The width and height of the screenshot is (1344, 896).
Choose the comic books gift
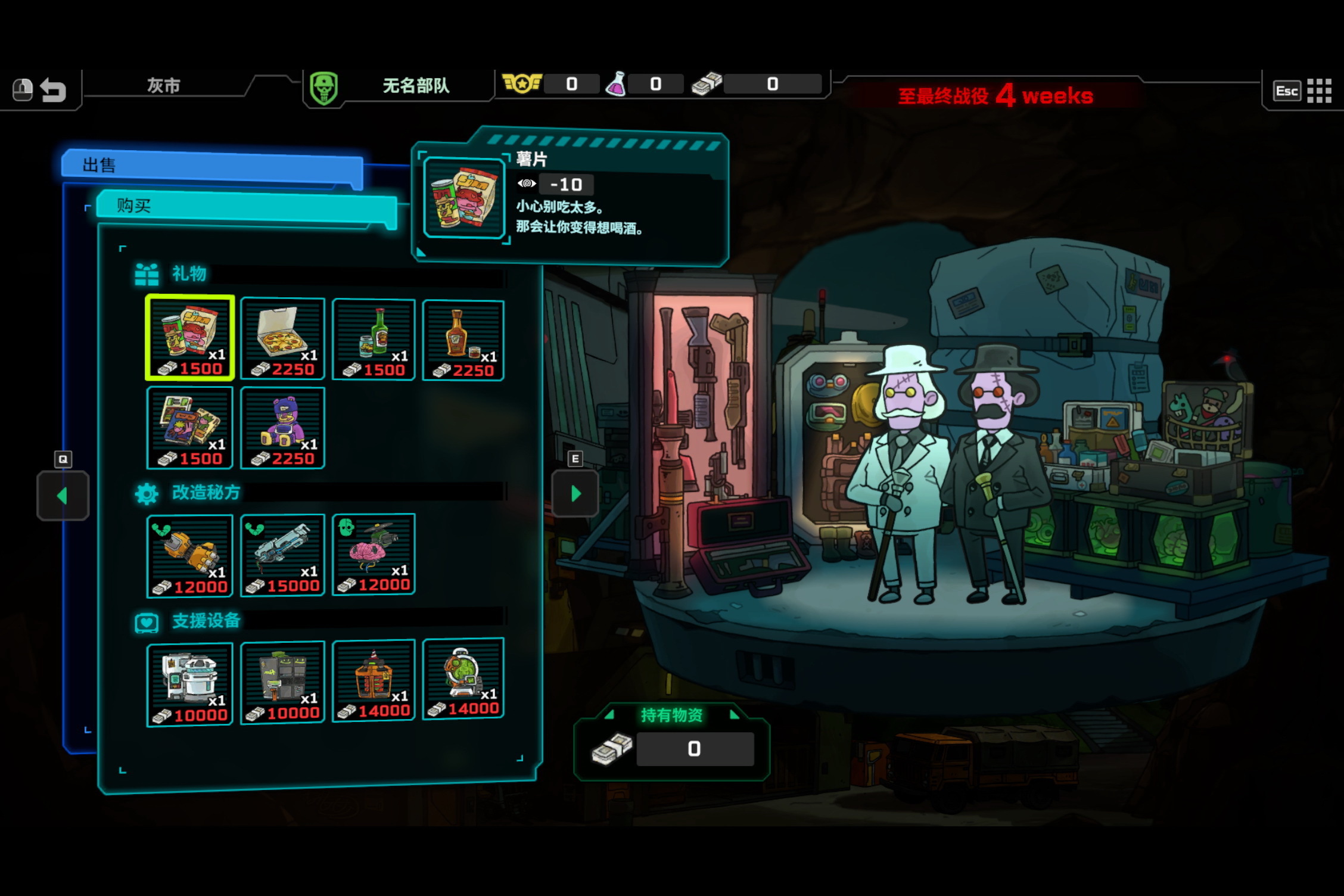point(190,427)
